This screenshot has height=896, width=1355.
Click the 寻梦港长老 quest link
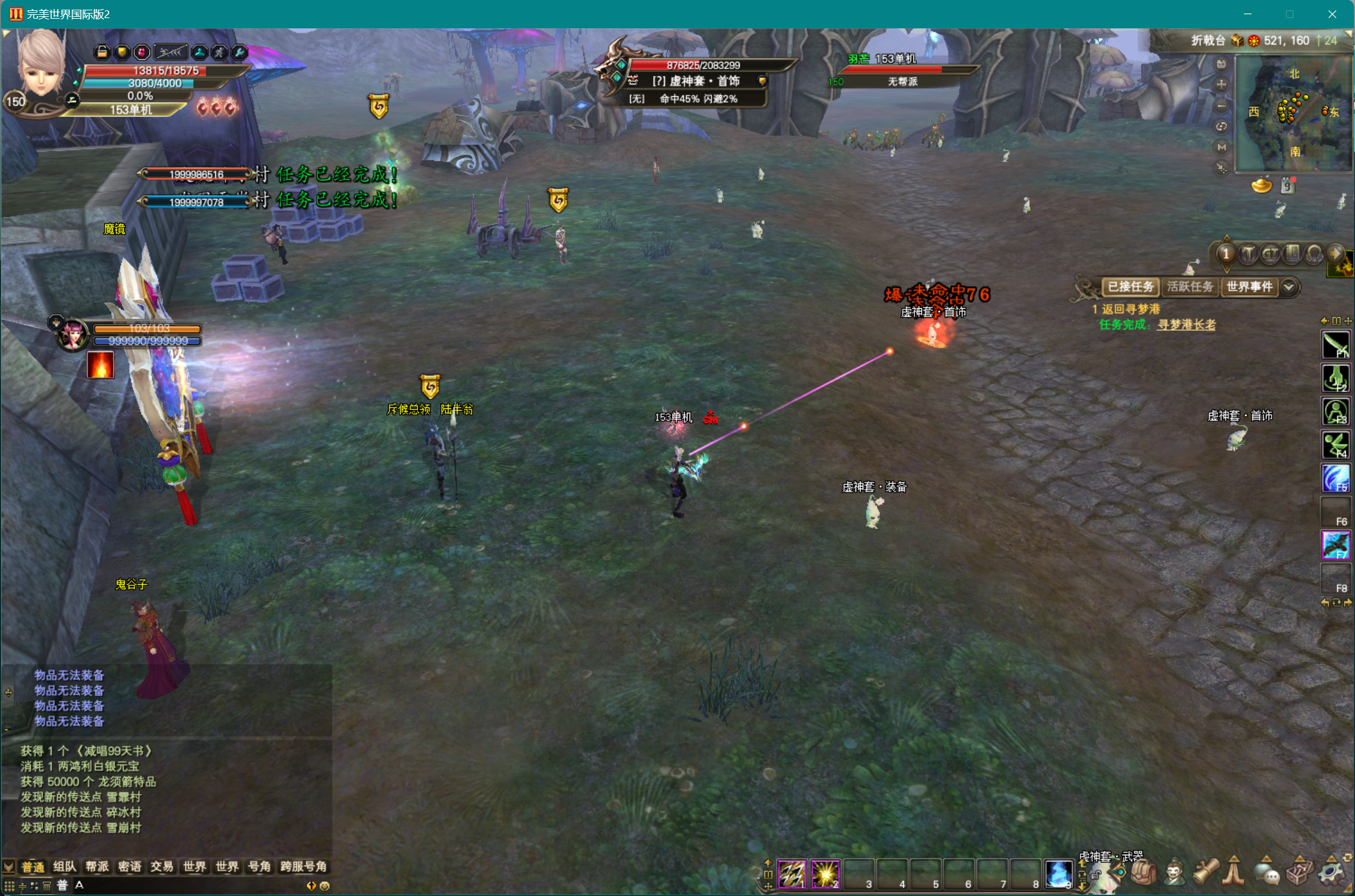(1186, 325)
